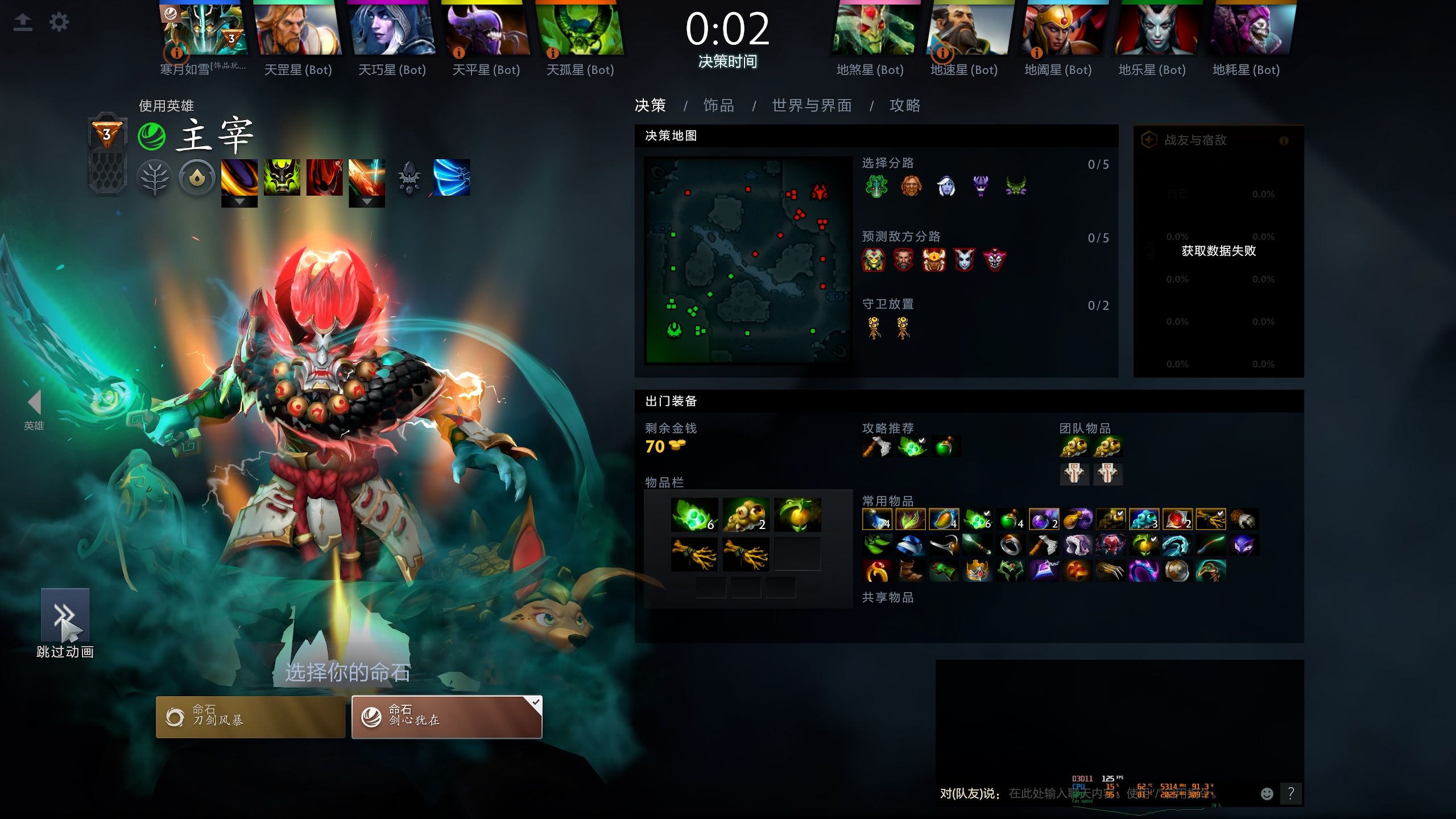Screen dimensions: 1456x819
Task: Choose the 刀剑风暴 facet
Action: tap(250, 717)
